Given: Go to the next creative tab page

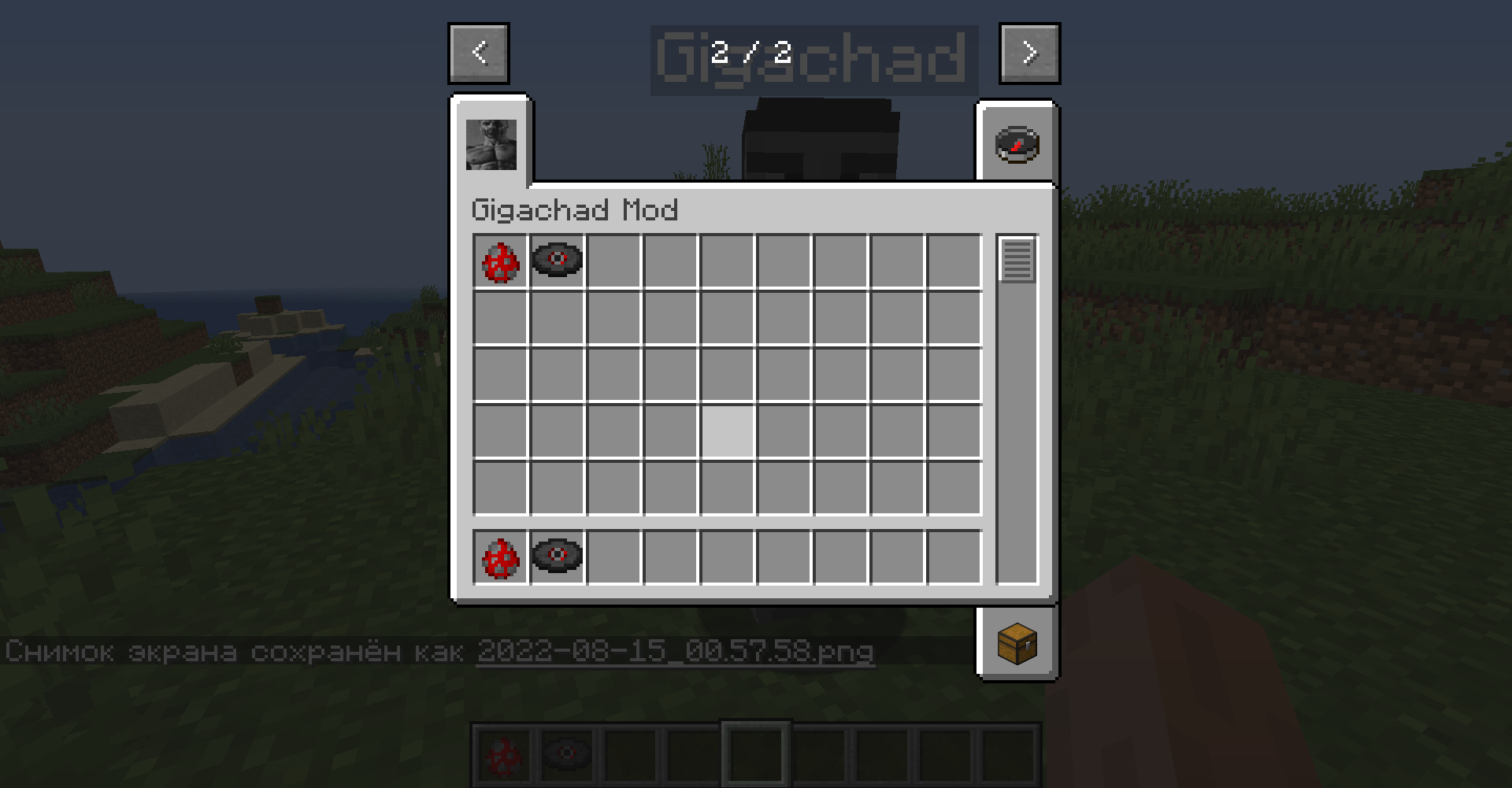Looking at the screenshot, I should tap(1028, 53).
